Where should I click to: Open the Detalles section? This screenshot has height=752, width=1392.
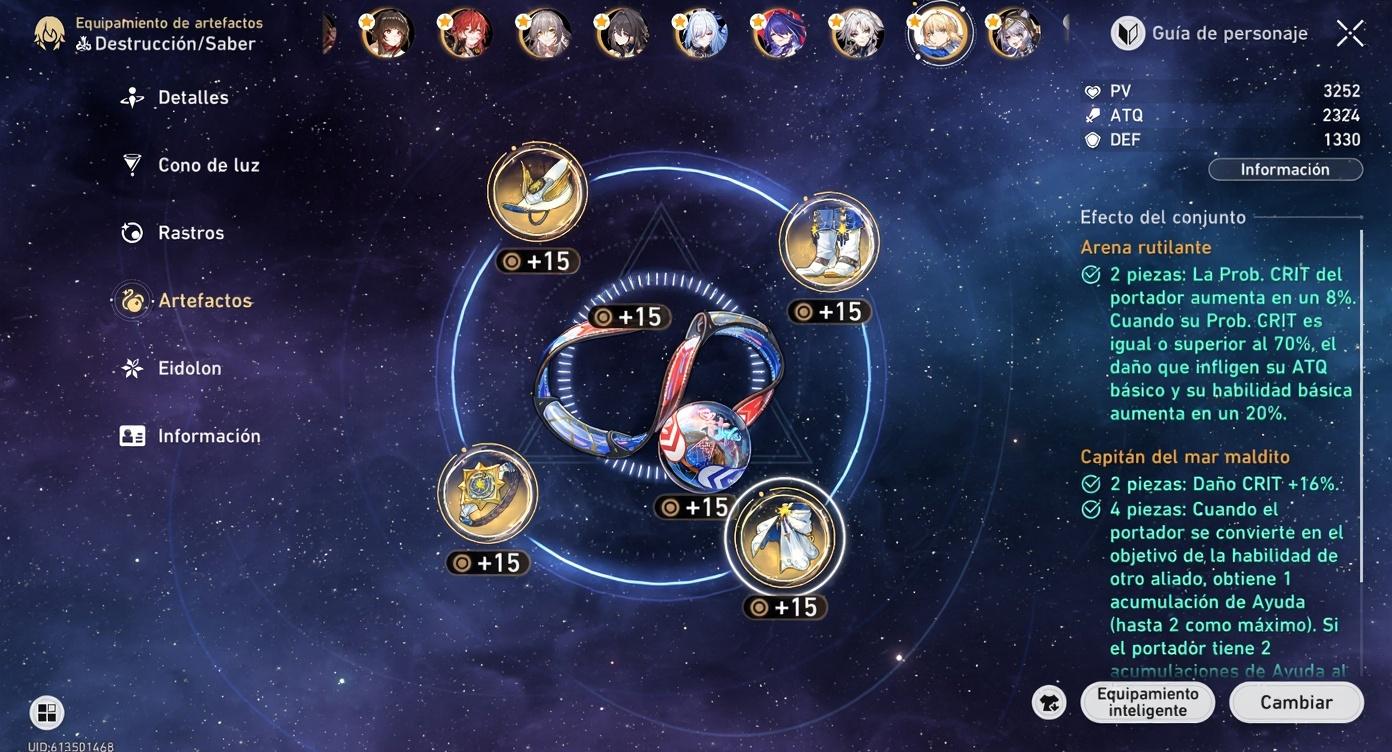[x=192, y=98]
